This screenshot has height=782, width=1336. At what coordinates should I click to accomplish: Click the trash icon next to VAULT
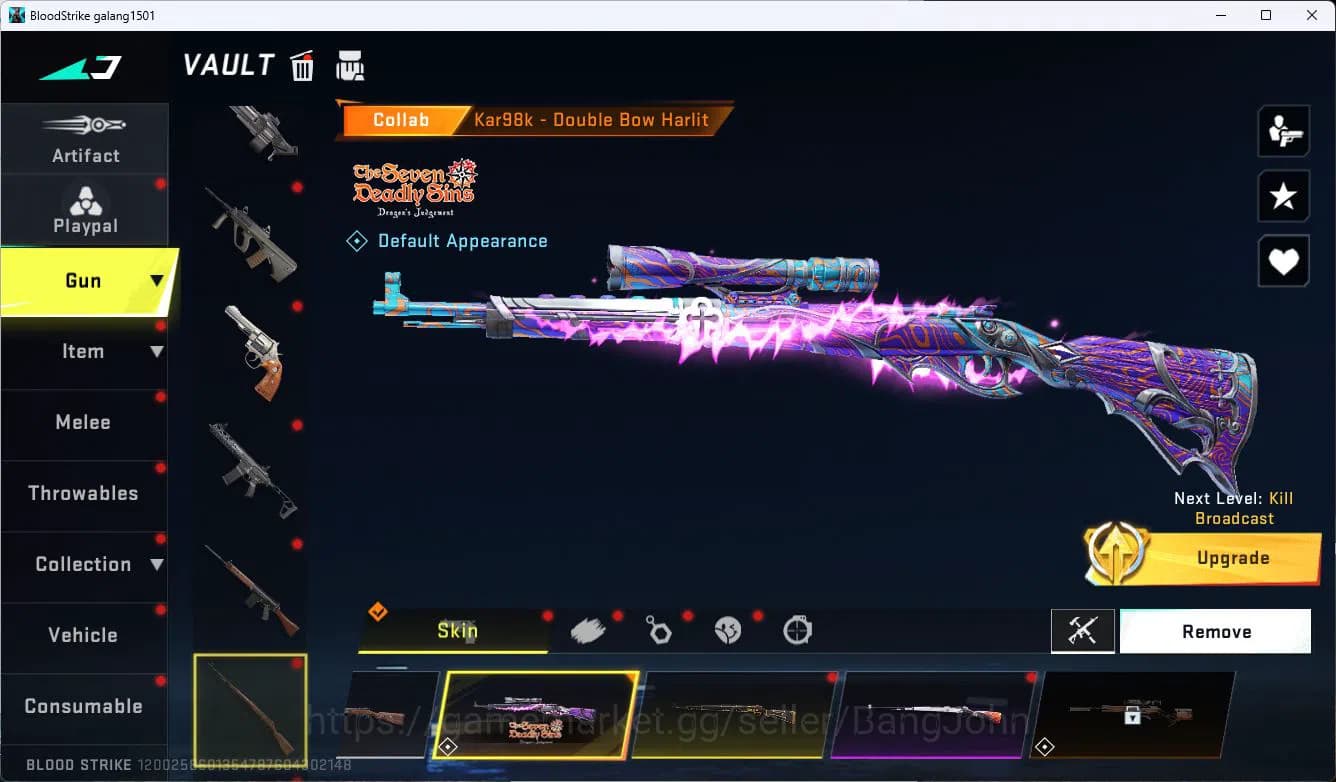tap(302, 66)
